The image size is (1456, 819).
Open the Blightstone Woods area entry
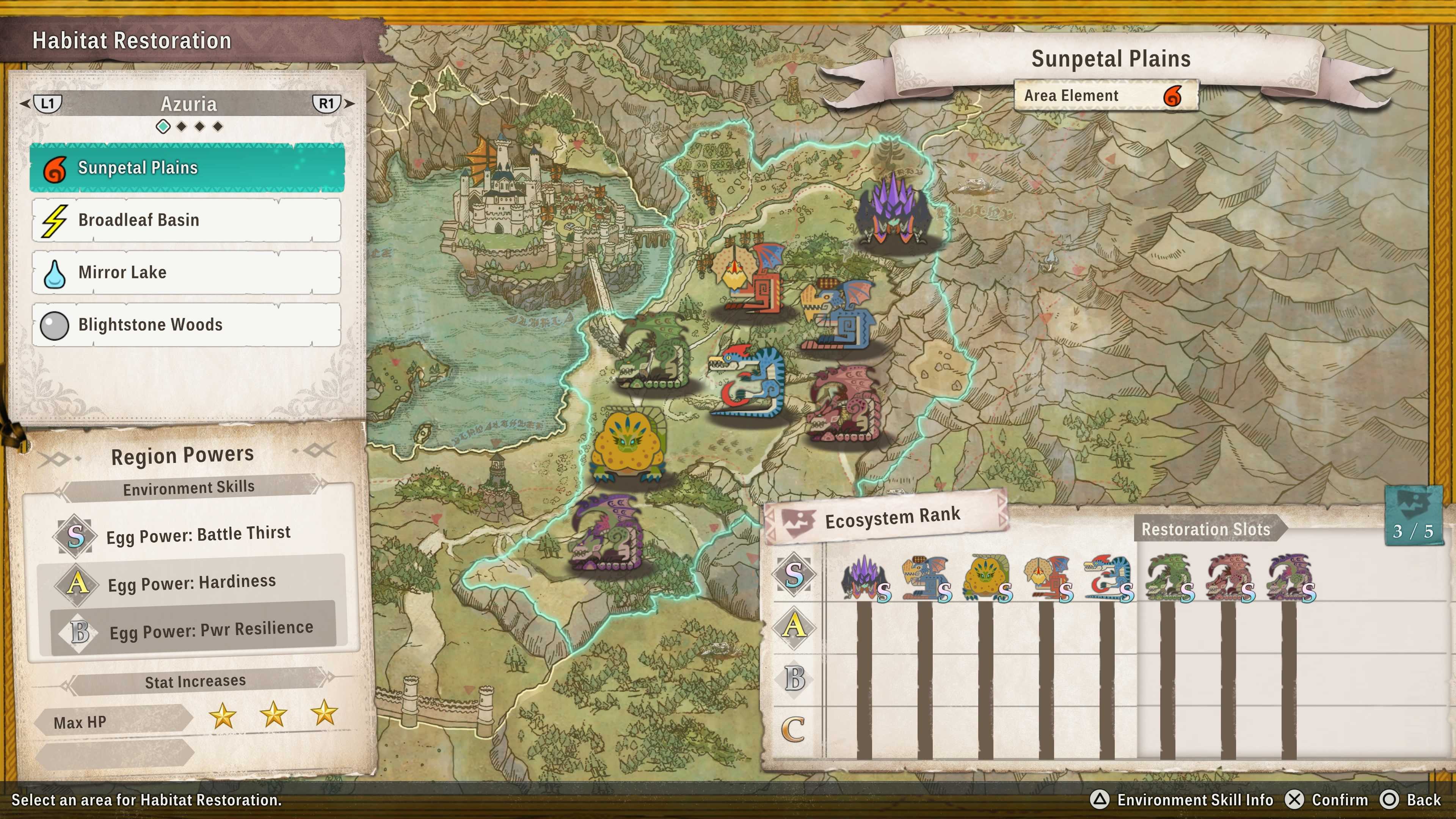(187, 325)
